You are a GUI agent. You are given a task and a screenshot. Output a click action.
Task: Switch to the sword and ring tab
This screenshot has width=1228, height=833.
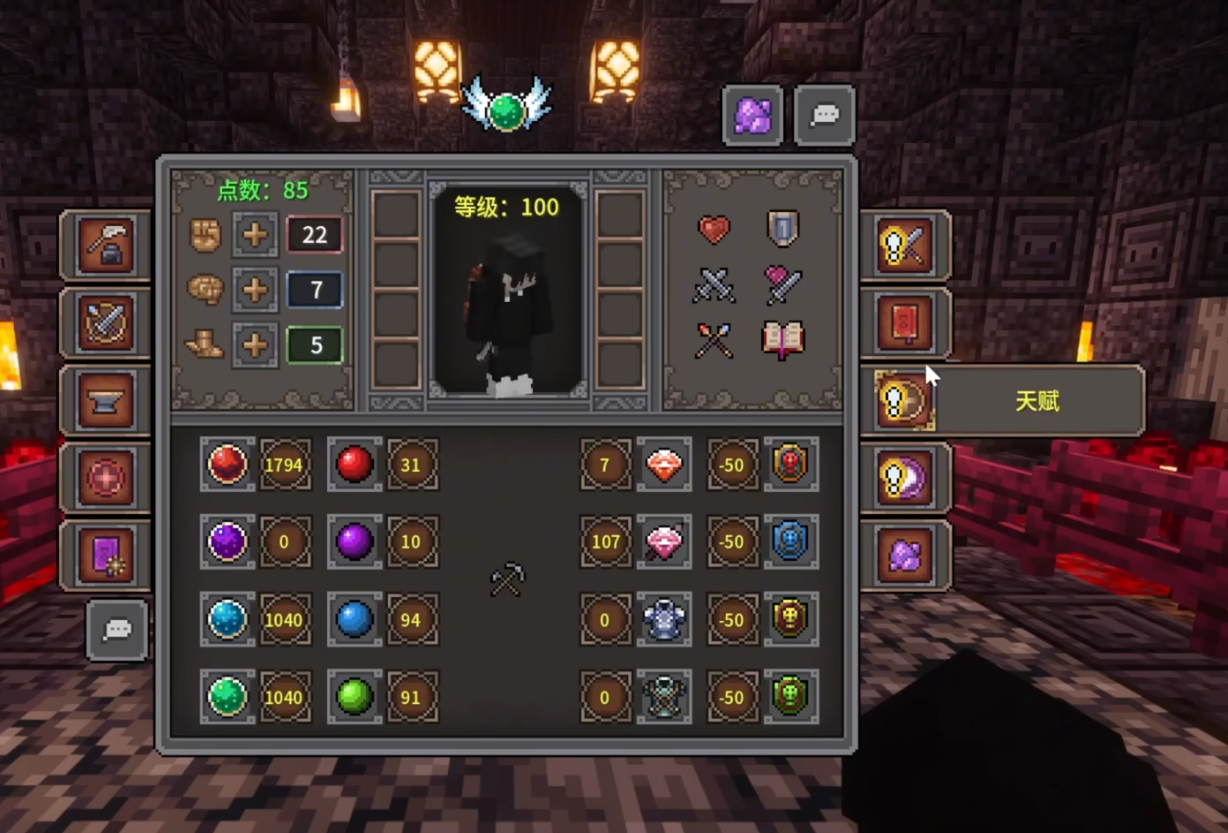click(107, 324)
